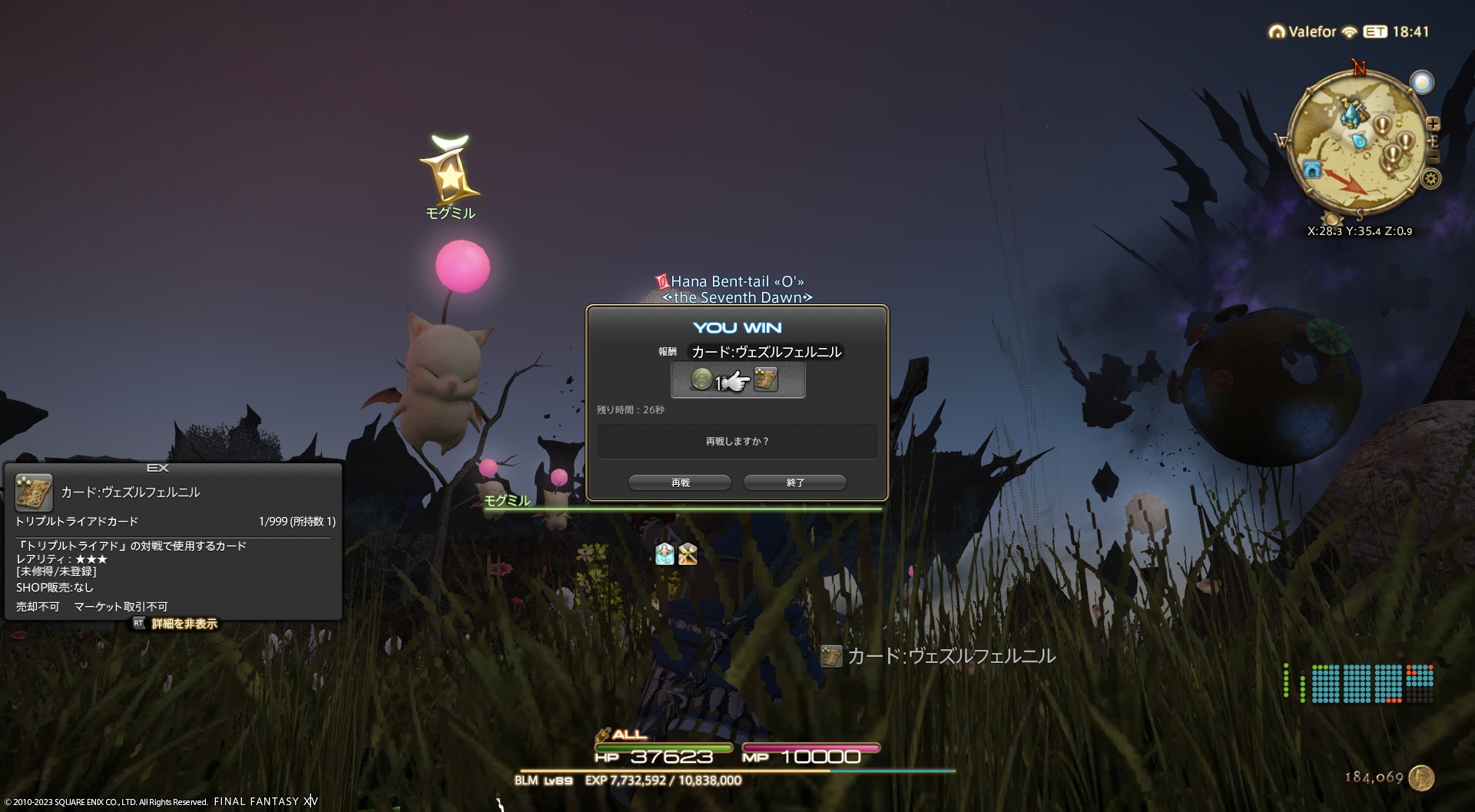The width and height of the screenshot is (1475, 812).
Task: Select 終了 to end the match
Action: [x=795, y=482]
